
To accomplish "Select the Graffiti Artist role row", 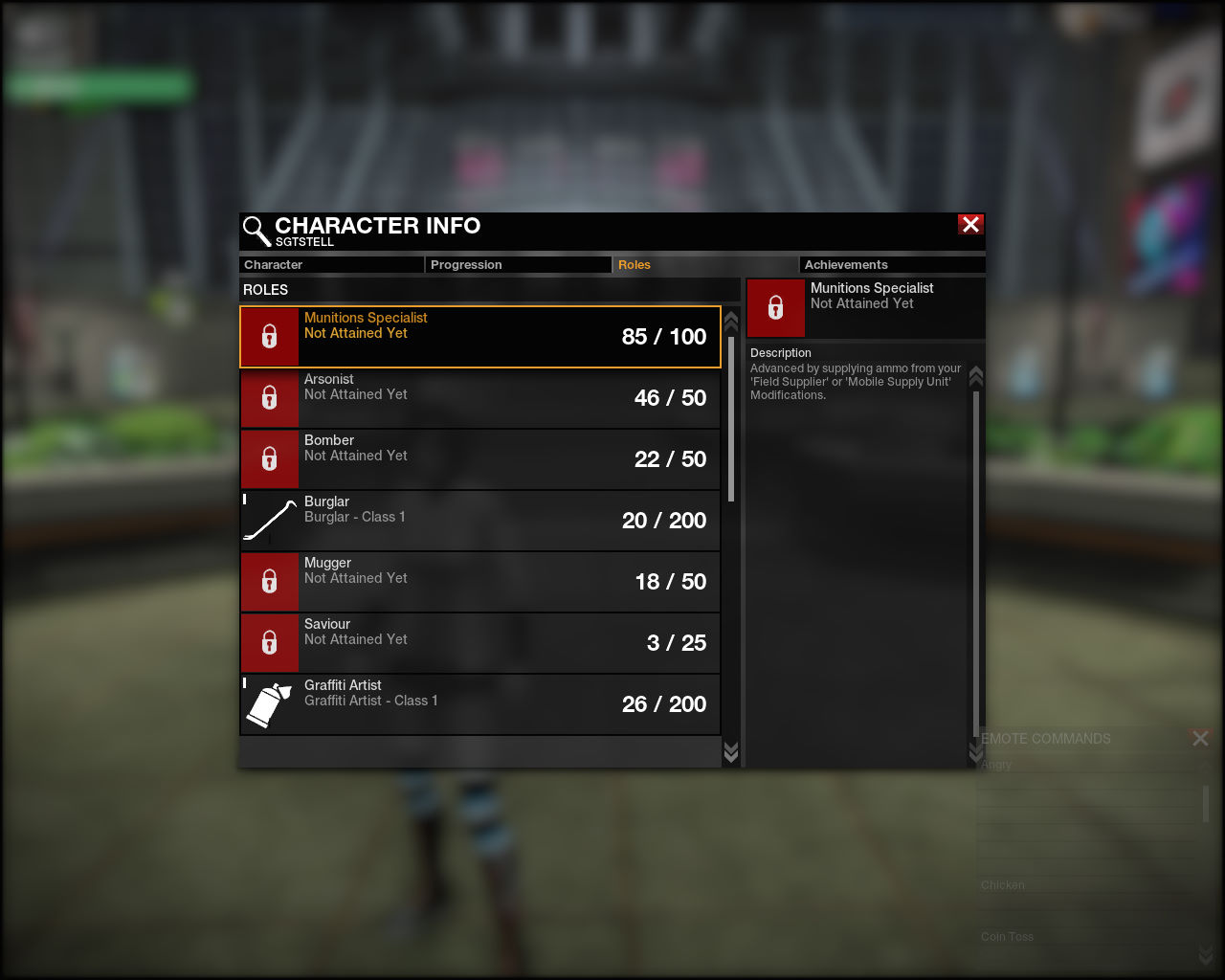I will pos(479,704).
